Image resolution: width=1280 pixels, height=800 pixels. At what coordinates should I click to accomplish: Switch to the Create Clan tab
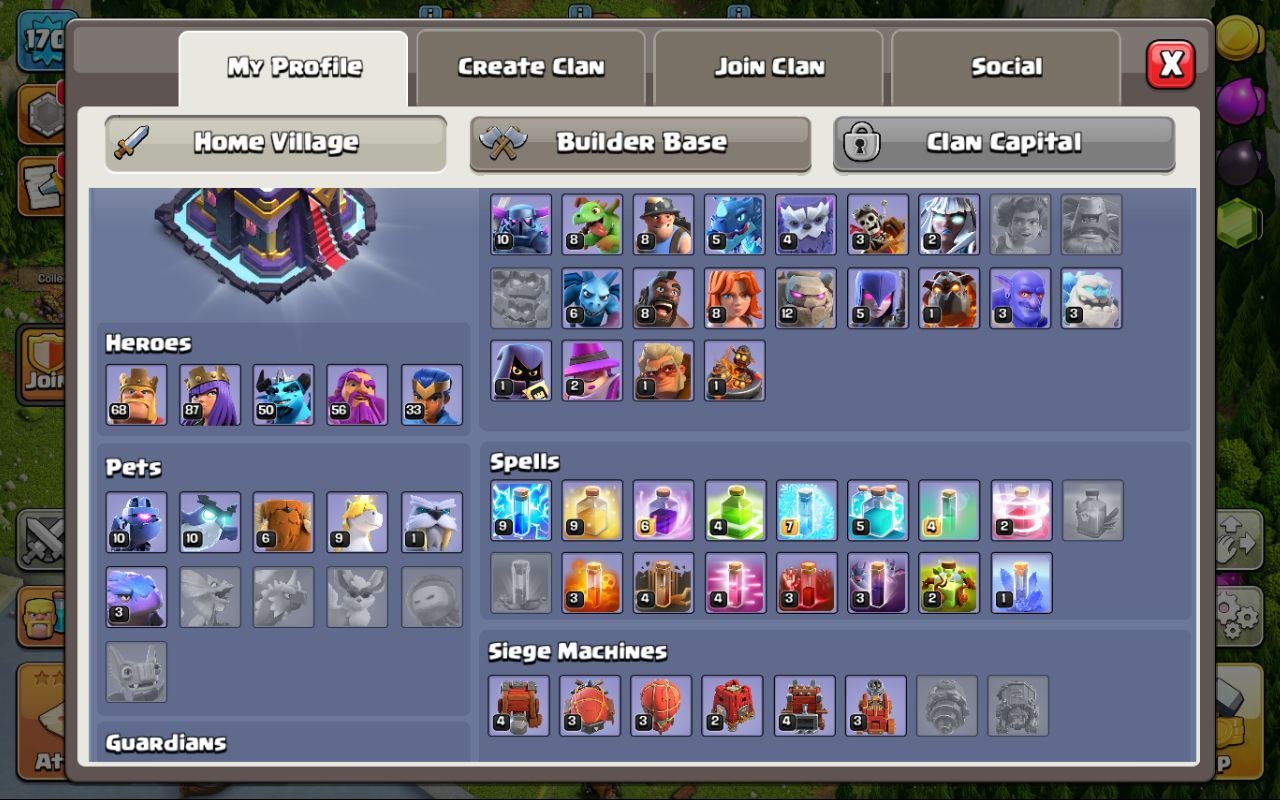[530, 67]
